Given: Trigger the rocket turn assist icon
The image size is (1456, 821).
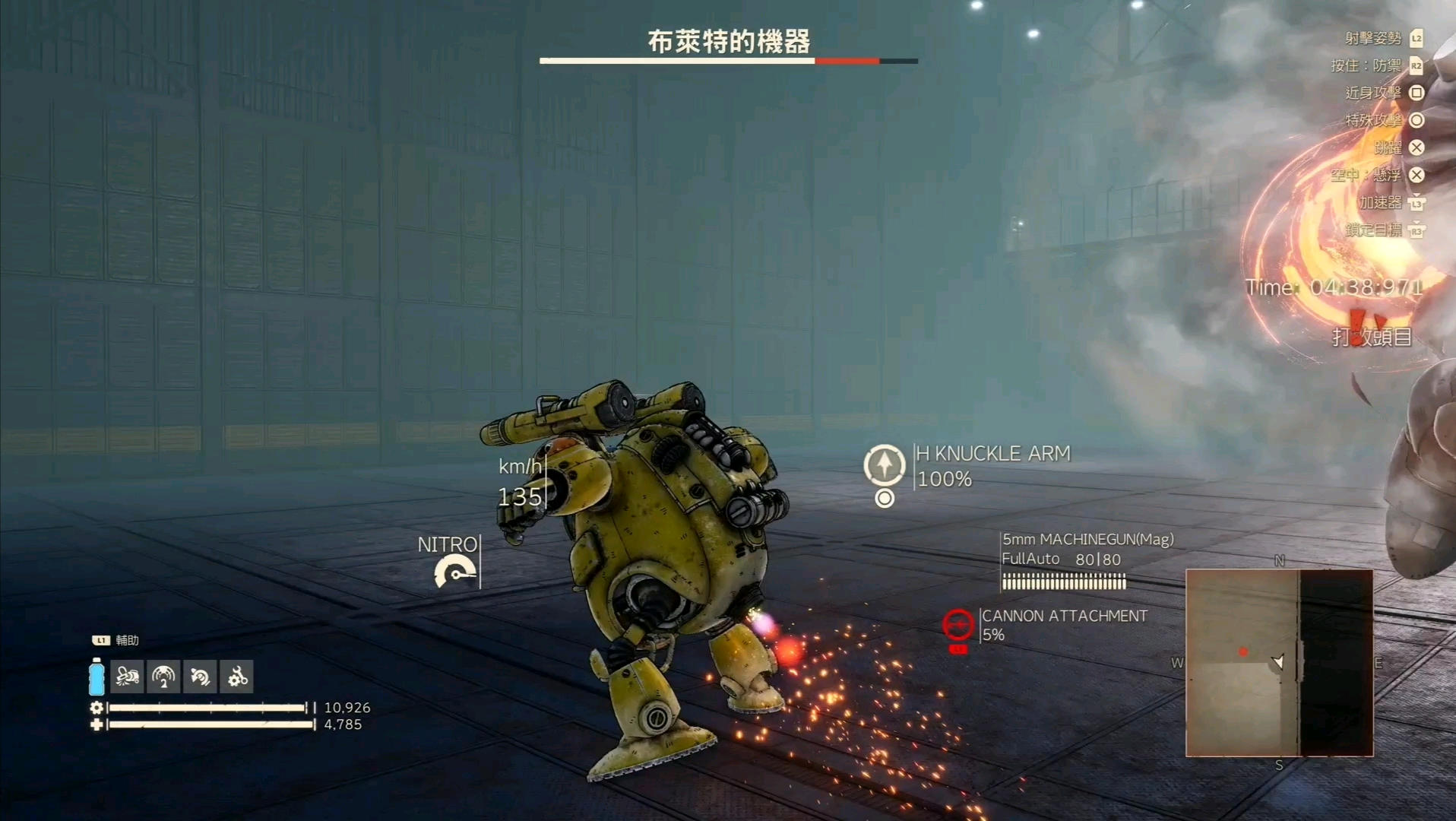Looking at the screenshot, I should tap(201, 677).
